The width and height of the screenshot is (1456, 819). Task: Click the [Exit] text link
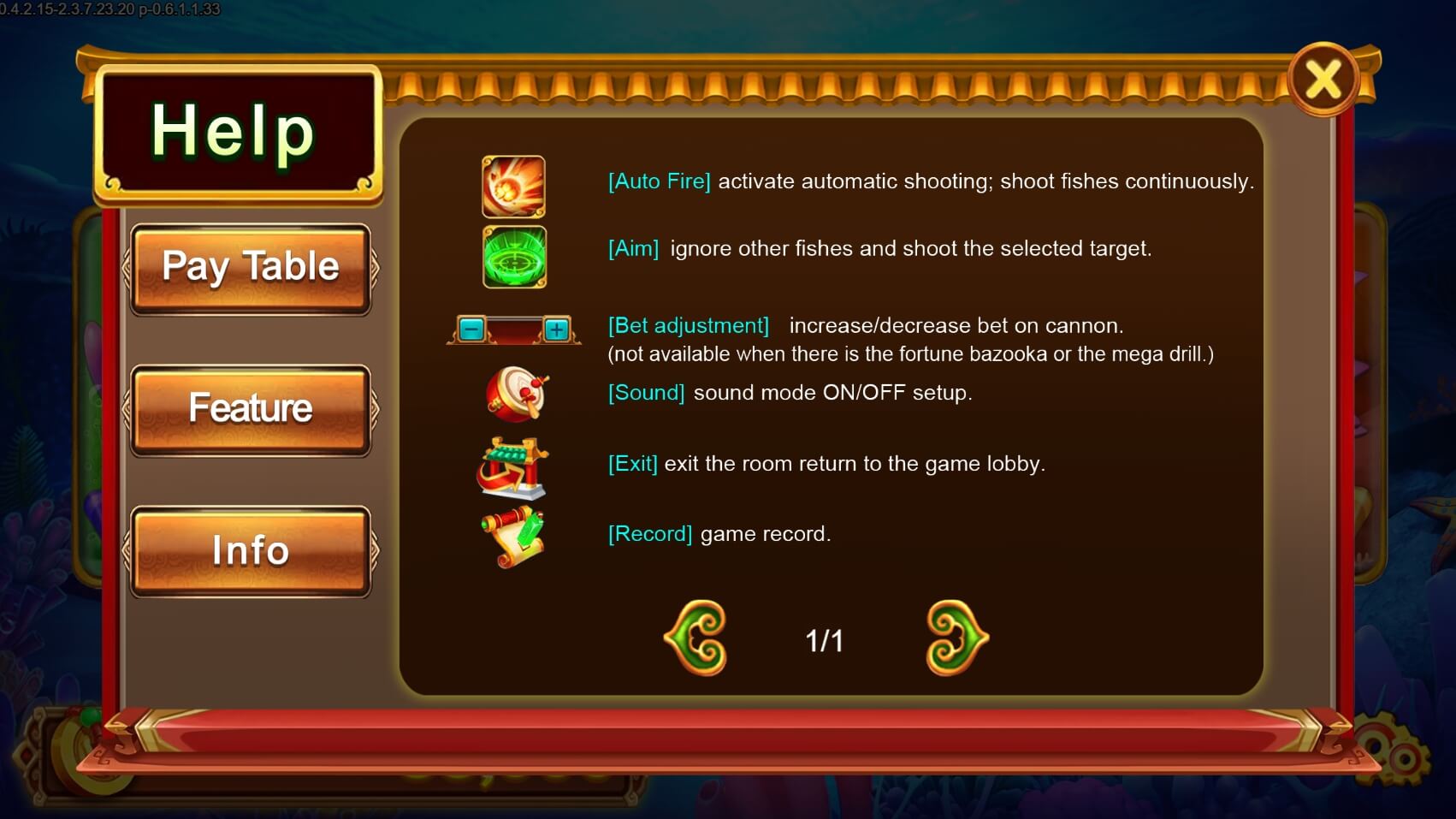(633, 463)
